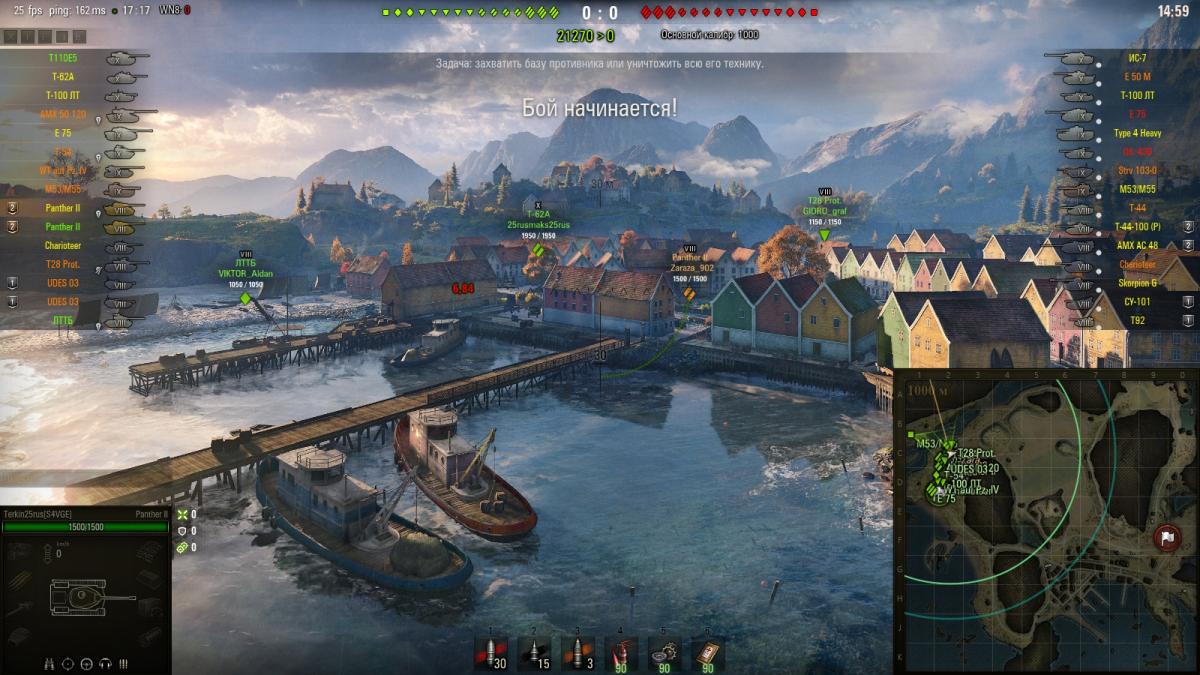1200x675 pixels.
Task: Use the first aid kit consumable
Action: pyautogui.click(x=707, y=653)
